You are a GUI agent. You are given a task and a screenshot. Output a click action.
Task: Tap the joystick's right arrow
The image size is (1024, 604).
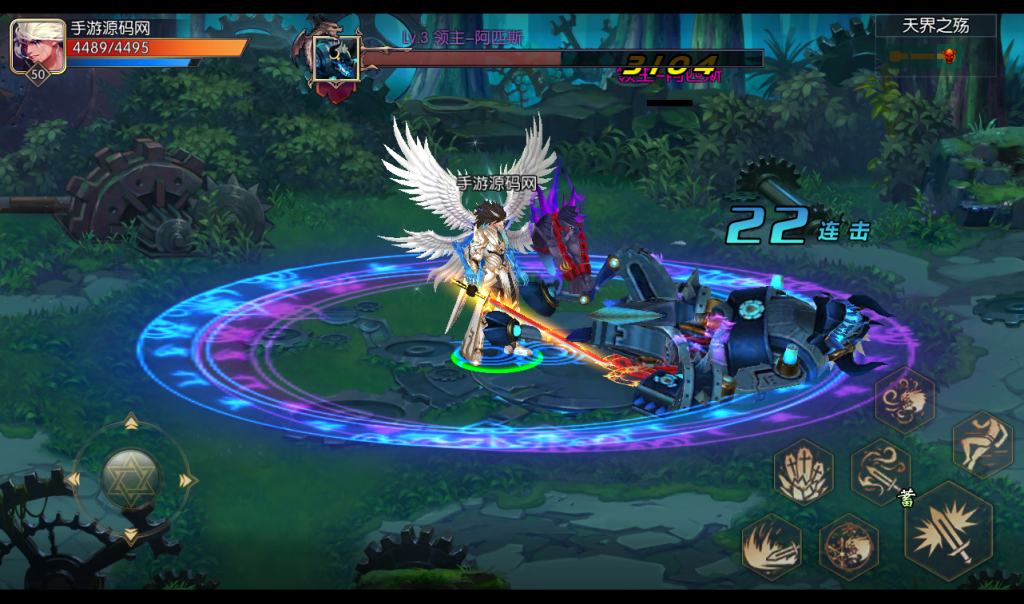click(188, 481)
